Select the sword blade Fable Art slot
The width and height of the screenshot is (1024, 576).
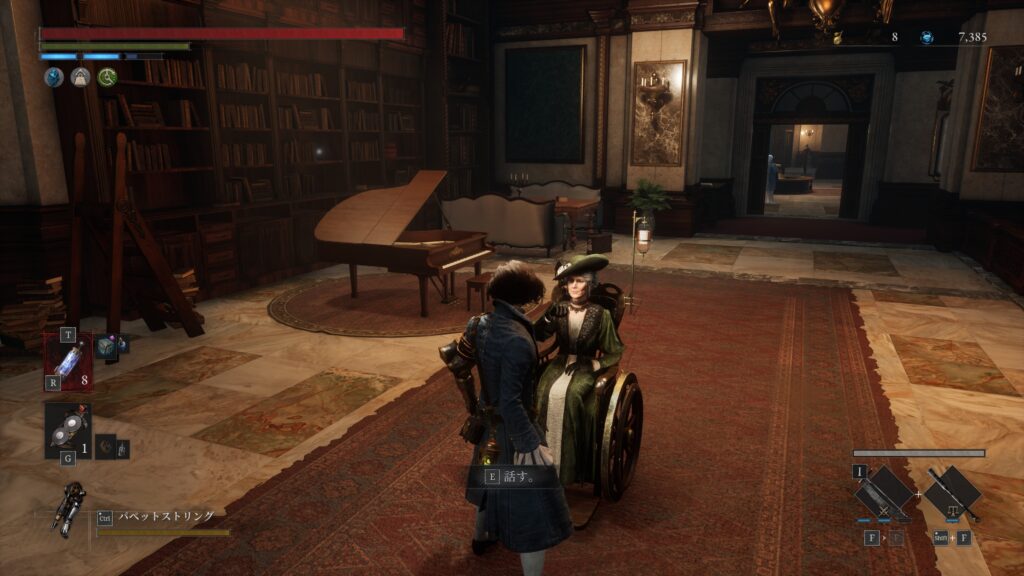pyautogui.click(x=885, y=494)
